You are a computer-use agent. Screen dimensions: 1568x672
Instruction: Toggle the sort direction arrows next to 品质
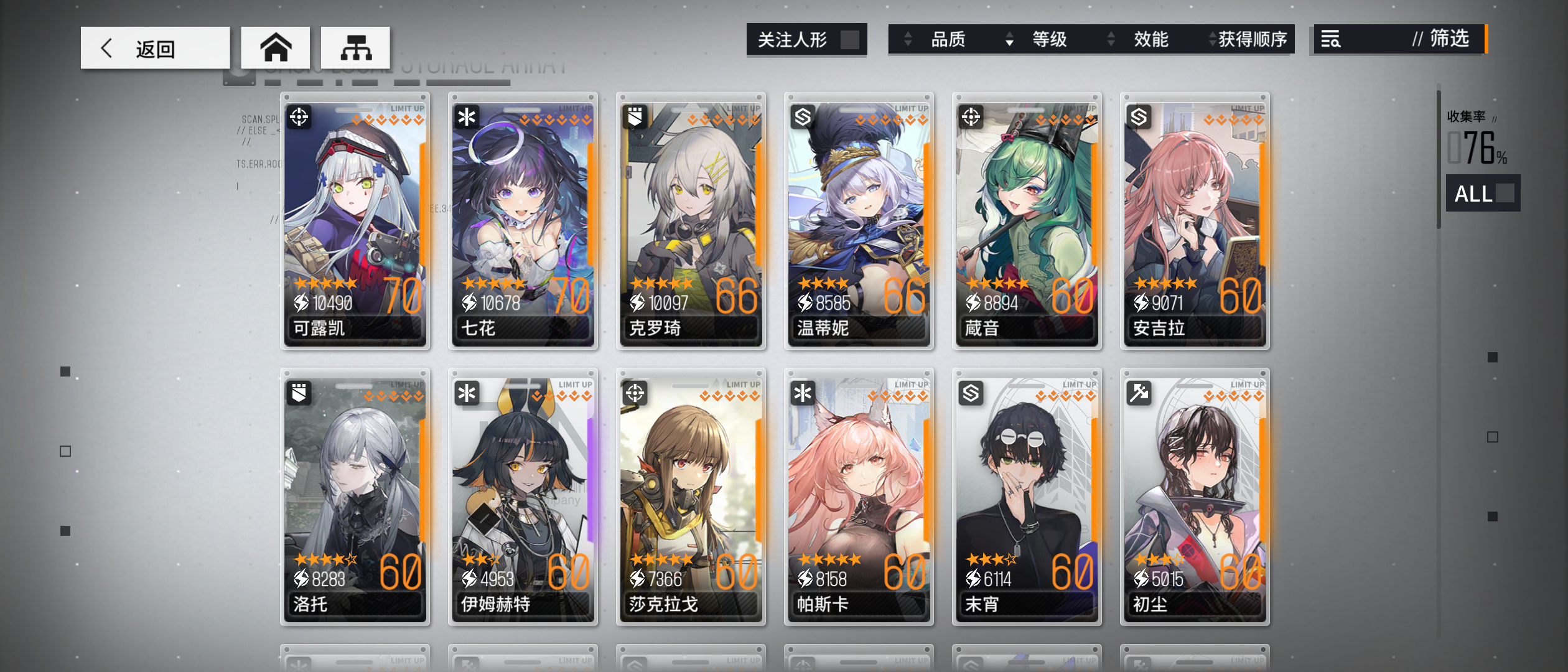tap(907, 39)
